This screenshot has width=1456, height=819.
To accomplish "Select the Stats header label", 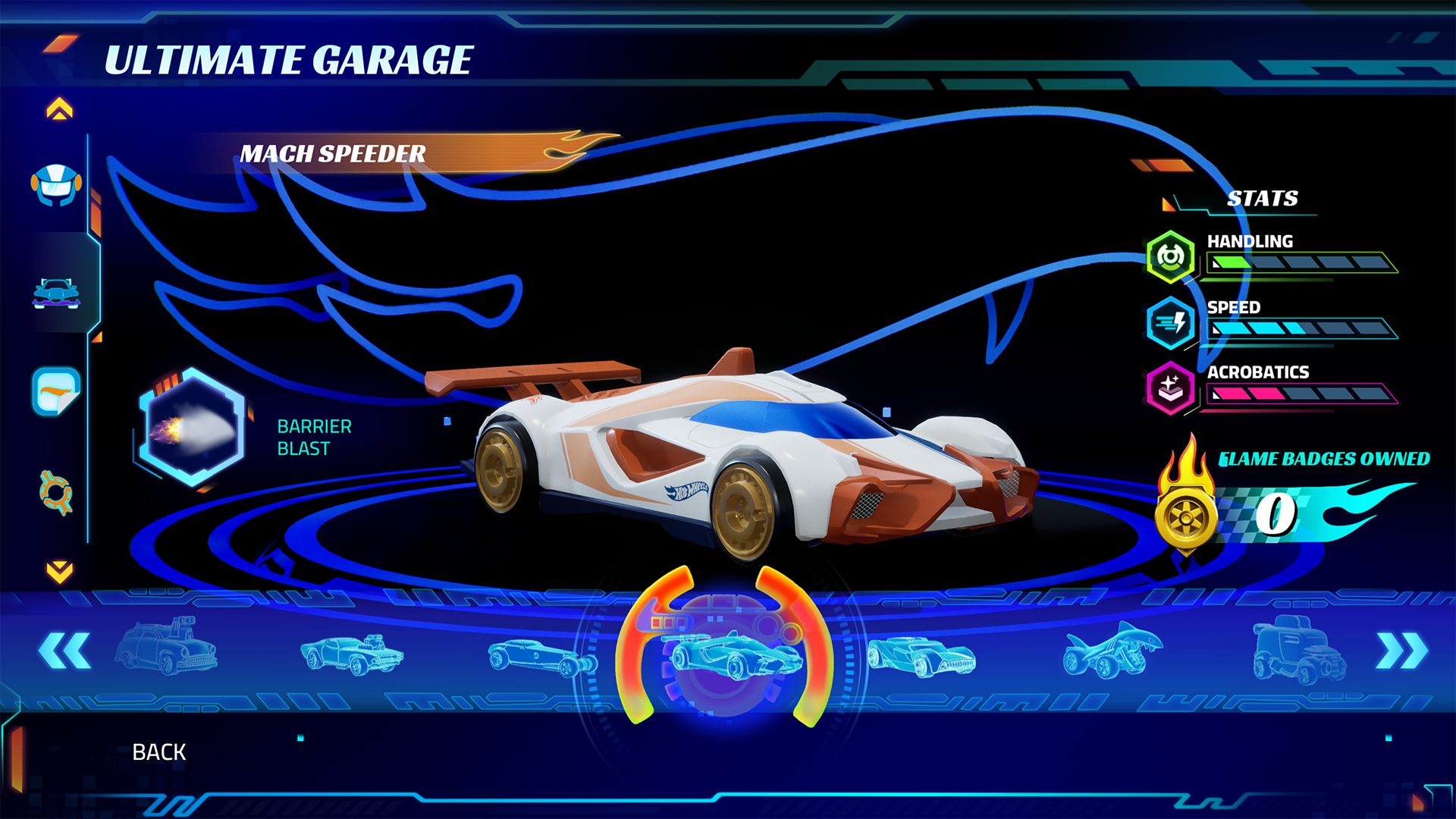I will coord(1263,199).
